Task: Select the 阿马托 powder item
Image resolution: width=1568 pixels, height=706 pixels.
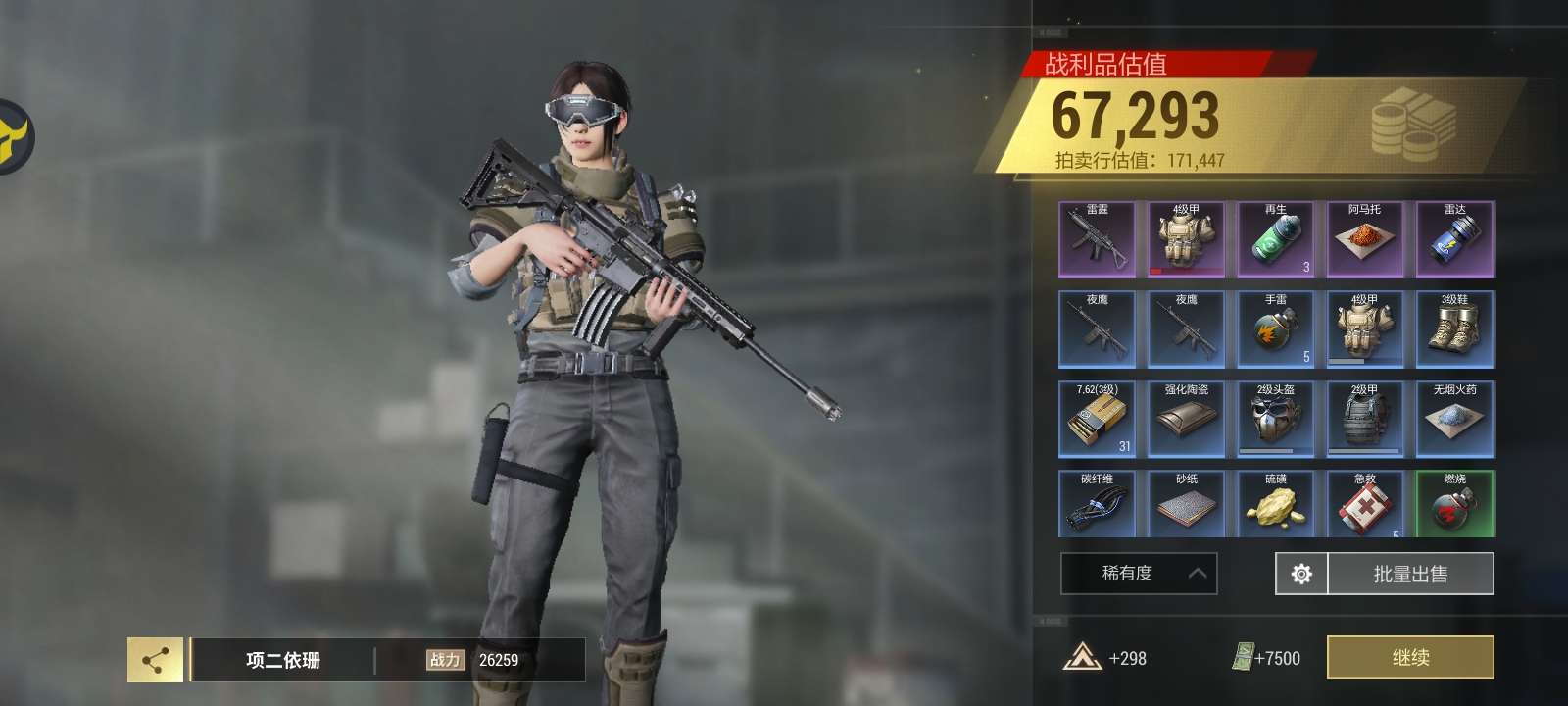Action: 1365,240
